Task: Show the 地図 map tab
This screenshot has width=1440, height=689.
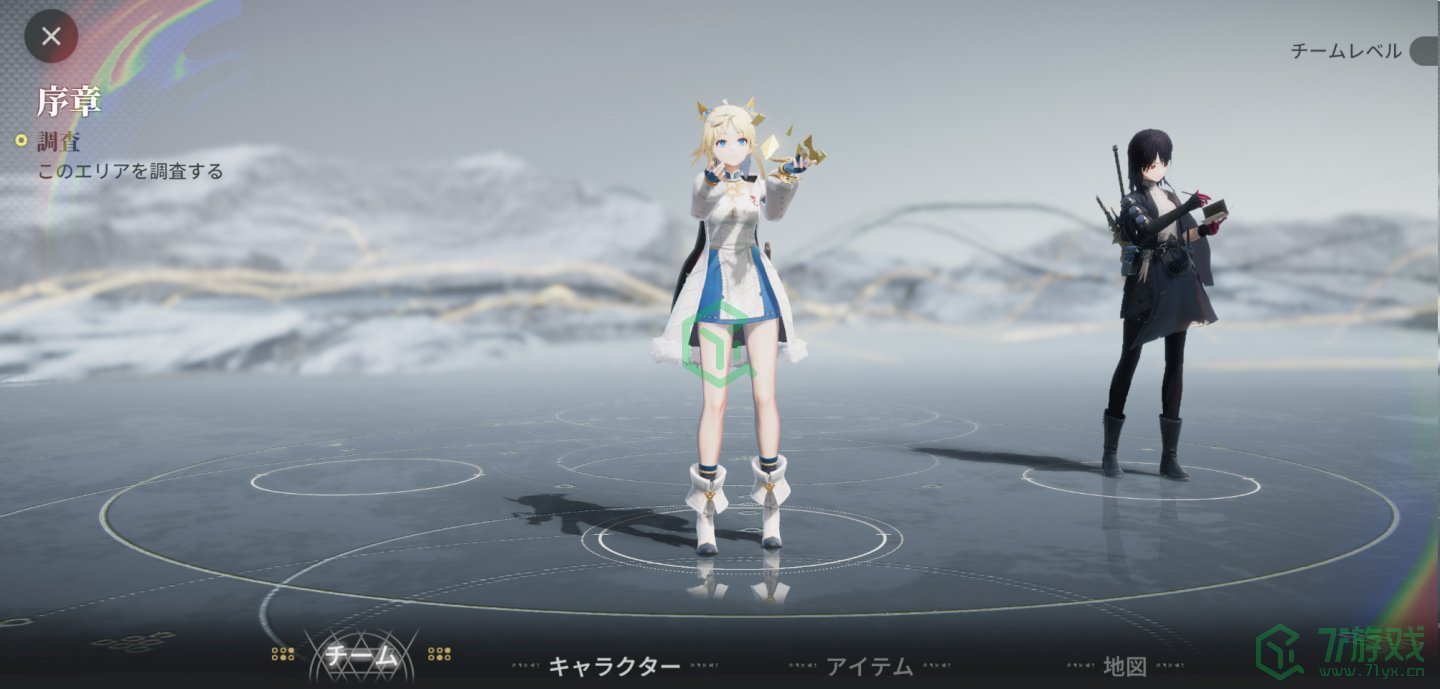Action: 1124,666
